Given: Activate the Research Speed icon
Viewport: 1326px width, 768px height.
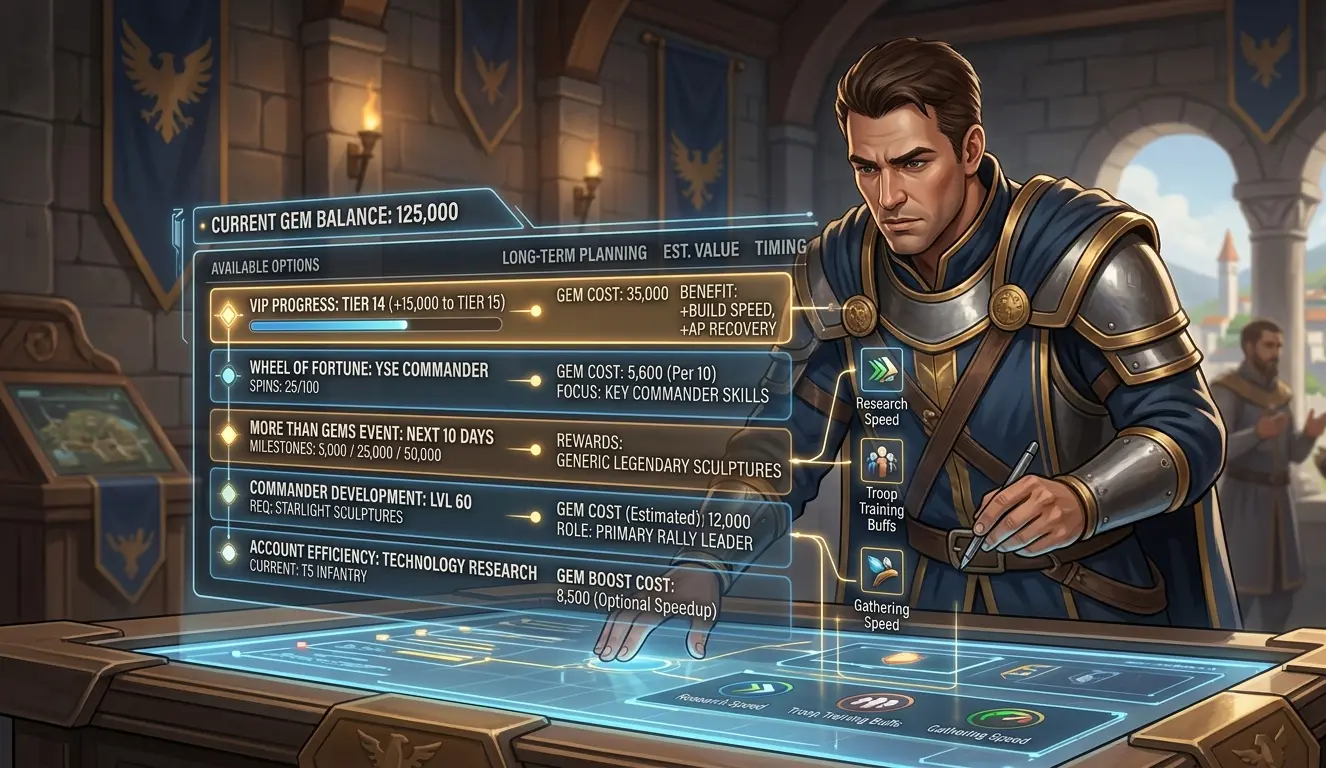Looking at the screenshot, I should click(x=881, y=369).
